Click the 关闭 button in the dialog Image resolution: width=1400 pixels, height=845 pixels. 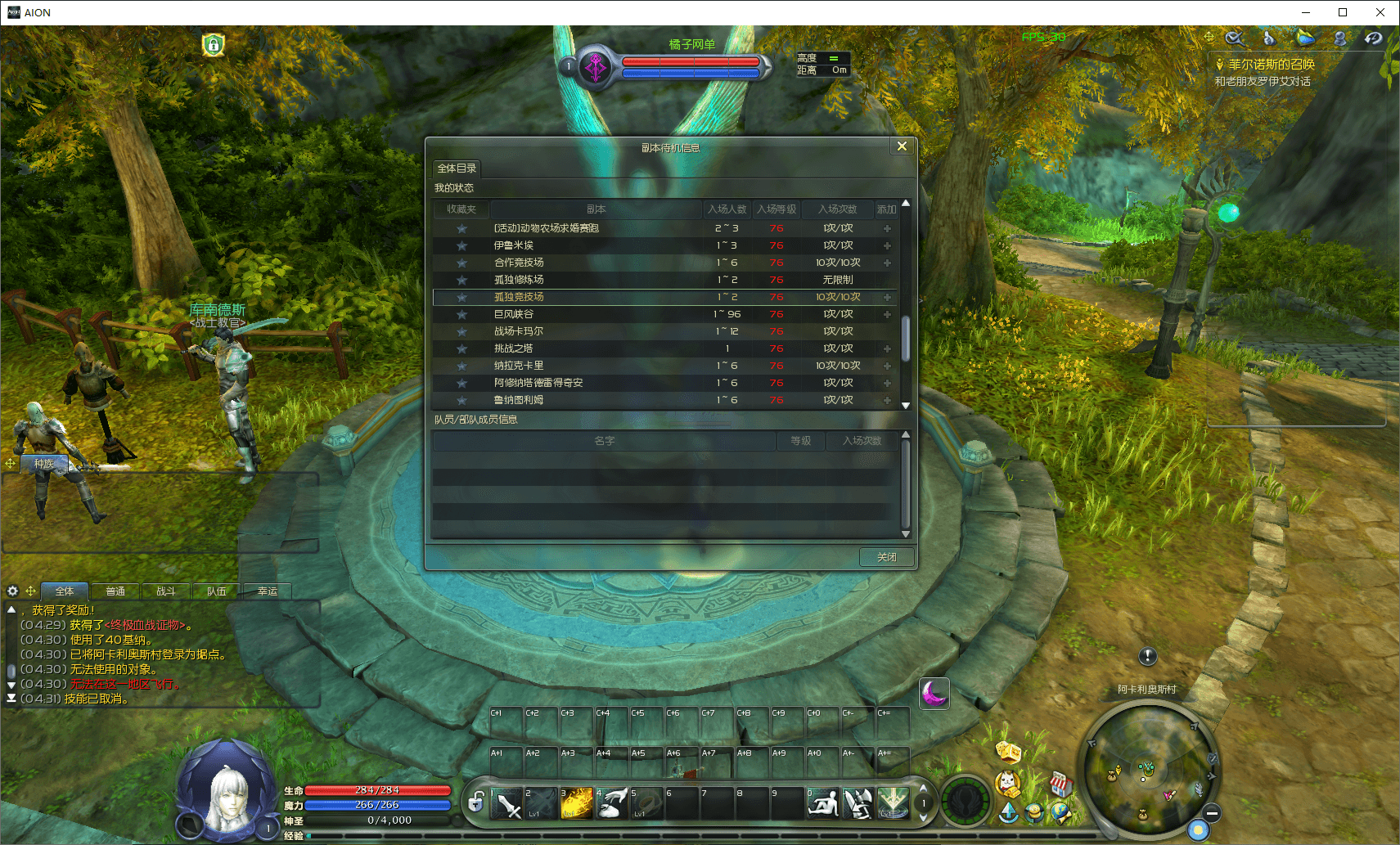pos(886,557)
